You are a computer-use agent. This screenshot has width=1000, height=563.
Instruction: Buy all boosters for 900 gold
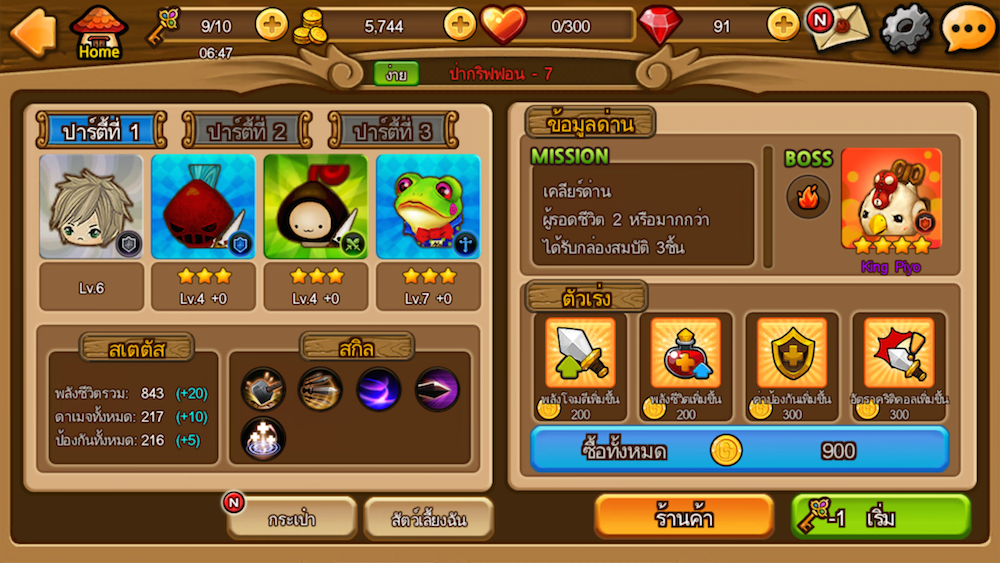(739, 450)
